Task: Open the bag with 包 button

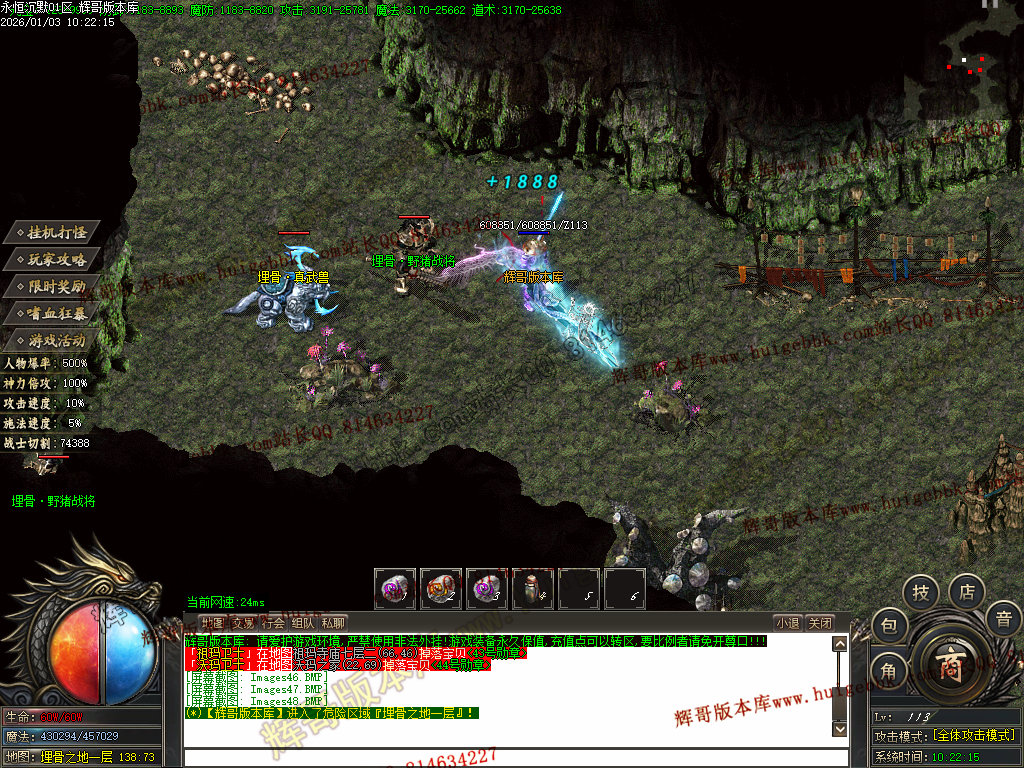Action: pyautogui.click(x=889, y=626)
